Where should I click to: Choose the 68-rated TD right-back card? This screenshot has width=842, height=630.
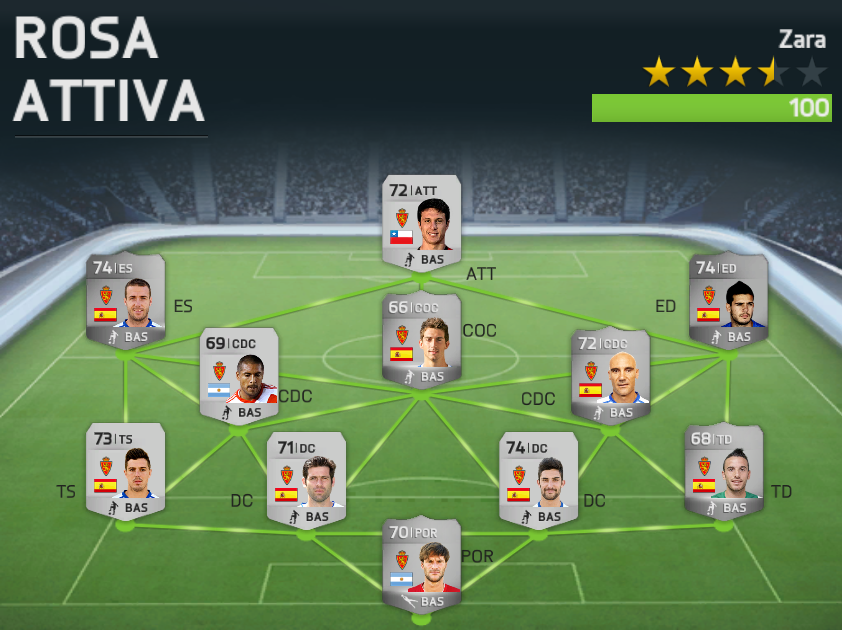[x=723, y=470]
